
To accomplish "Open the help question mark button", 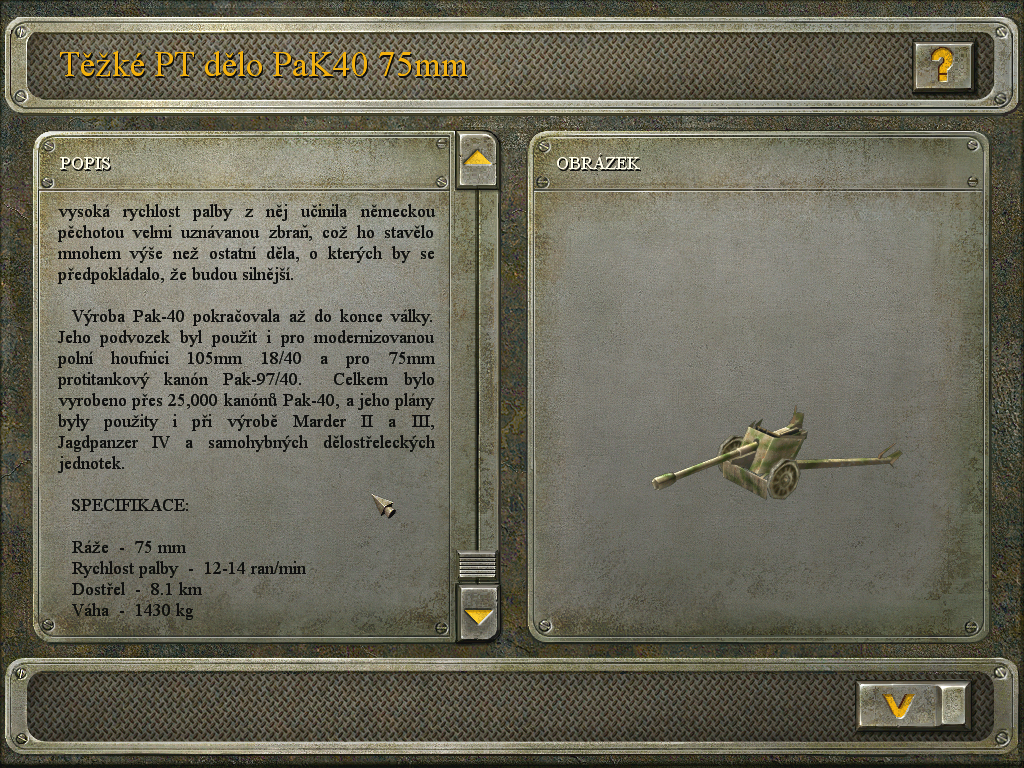I will pos(942,66).
